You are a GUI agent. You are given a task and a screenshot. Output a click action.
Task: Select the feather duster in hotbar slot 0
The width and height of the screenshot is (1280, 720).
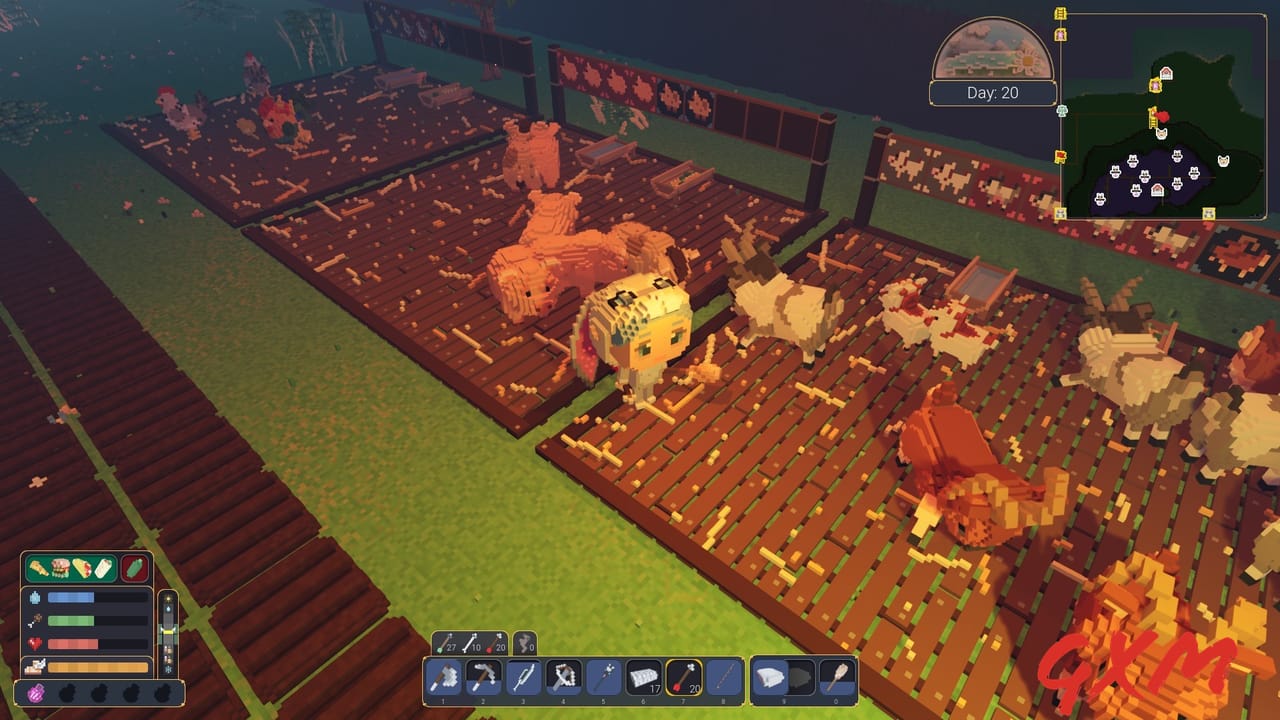[771, 676]
